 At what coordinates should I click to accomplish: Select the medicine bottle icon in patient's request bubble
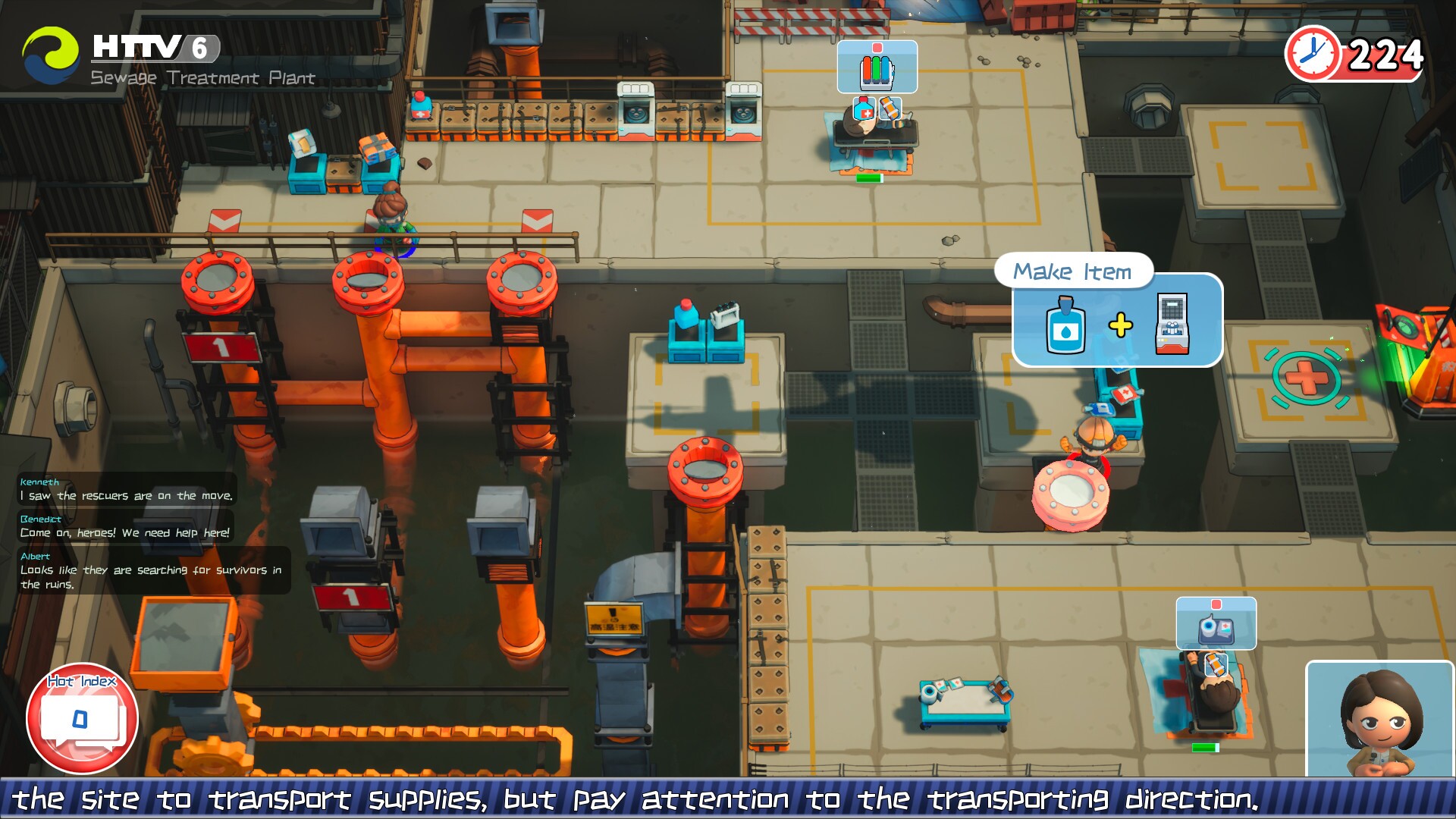coord(864,108)
